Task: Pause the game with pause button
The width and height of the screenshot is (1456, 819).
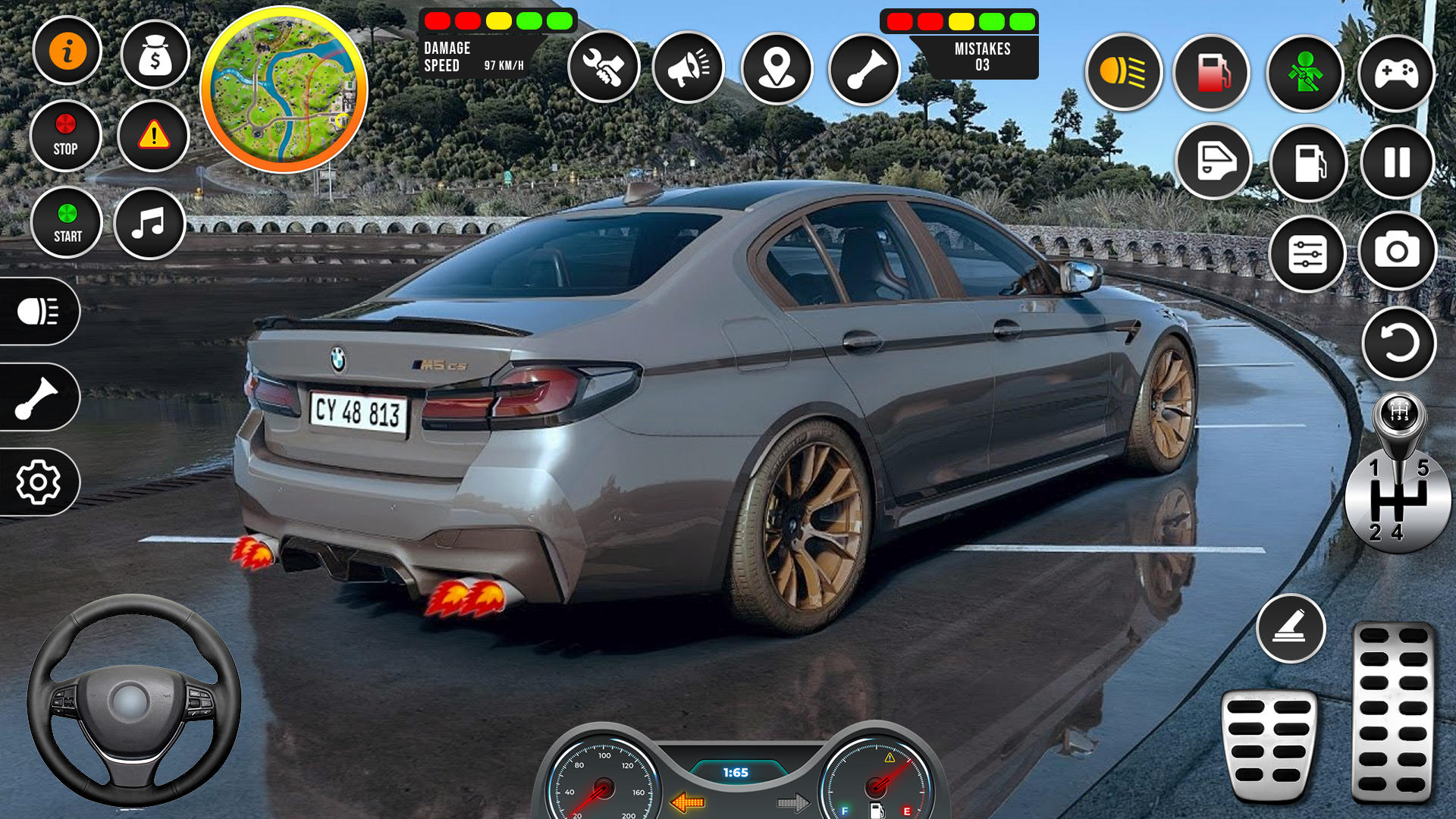Action: pos(1397,164)
